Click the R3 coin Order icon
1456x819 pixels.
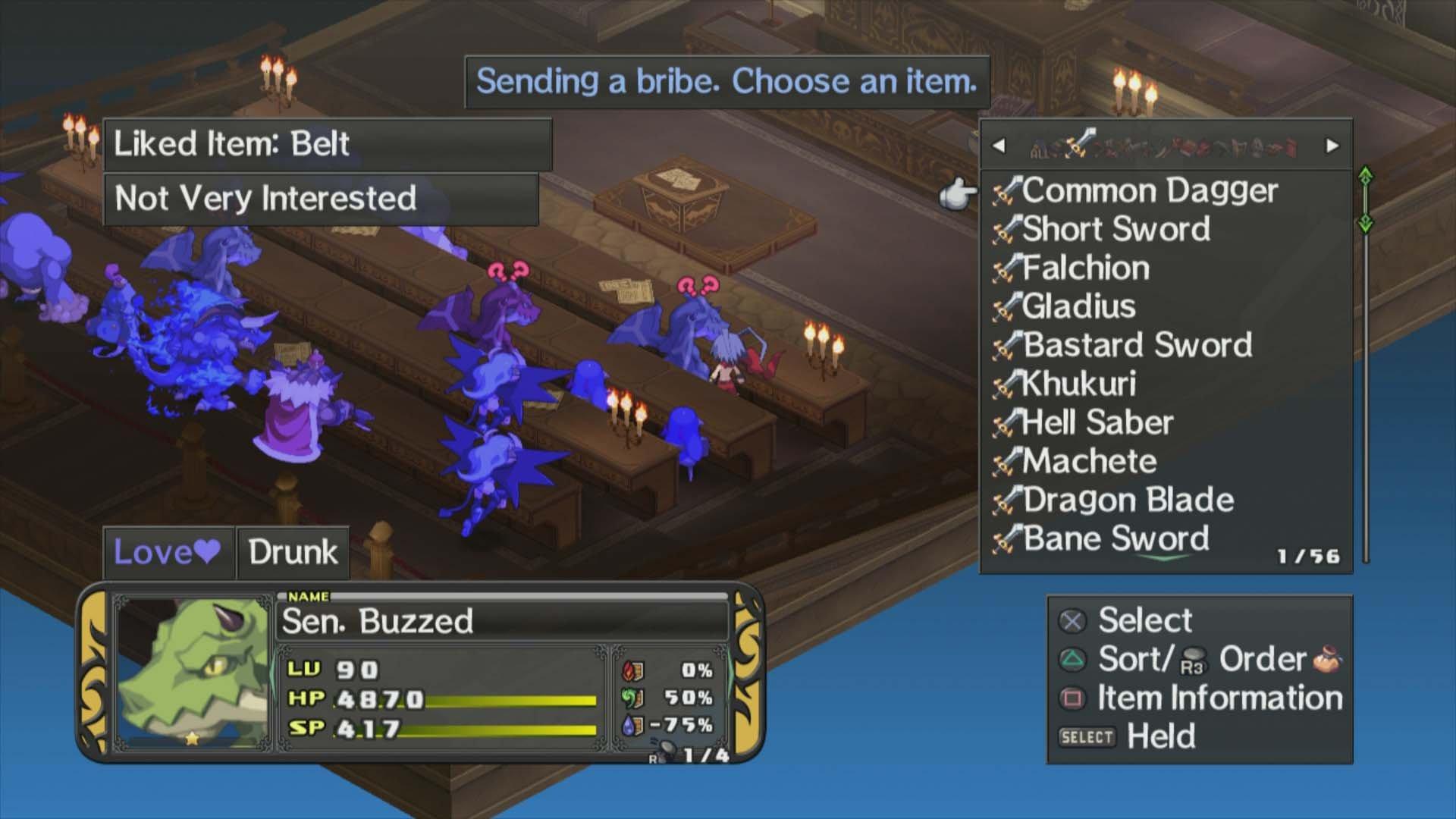1194,659
